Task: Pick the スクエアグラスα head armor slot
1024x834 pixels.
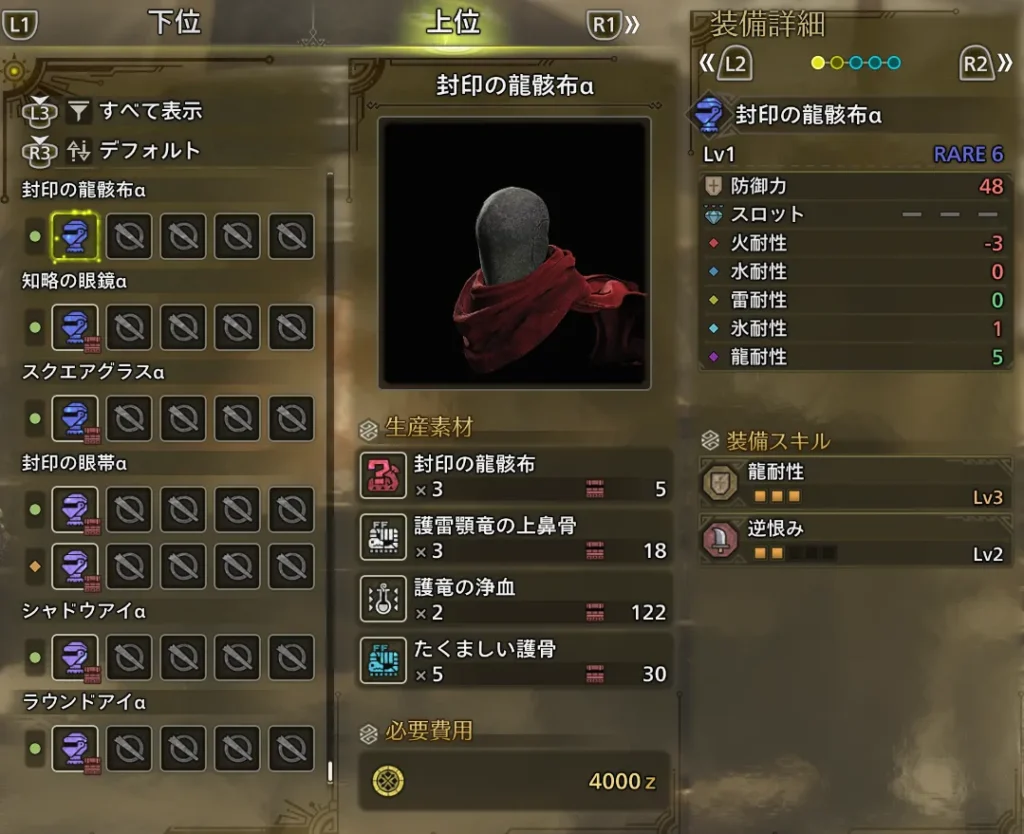Action: 75,419
